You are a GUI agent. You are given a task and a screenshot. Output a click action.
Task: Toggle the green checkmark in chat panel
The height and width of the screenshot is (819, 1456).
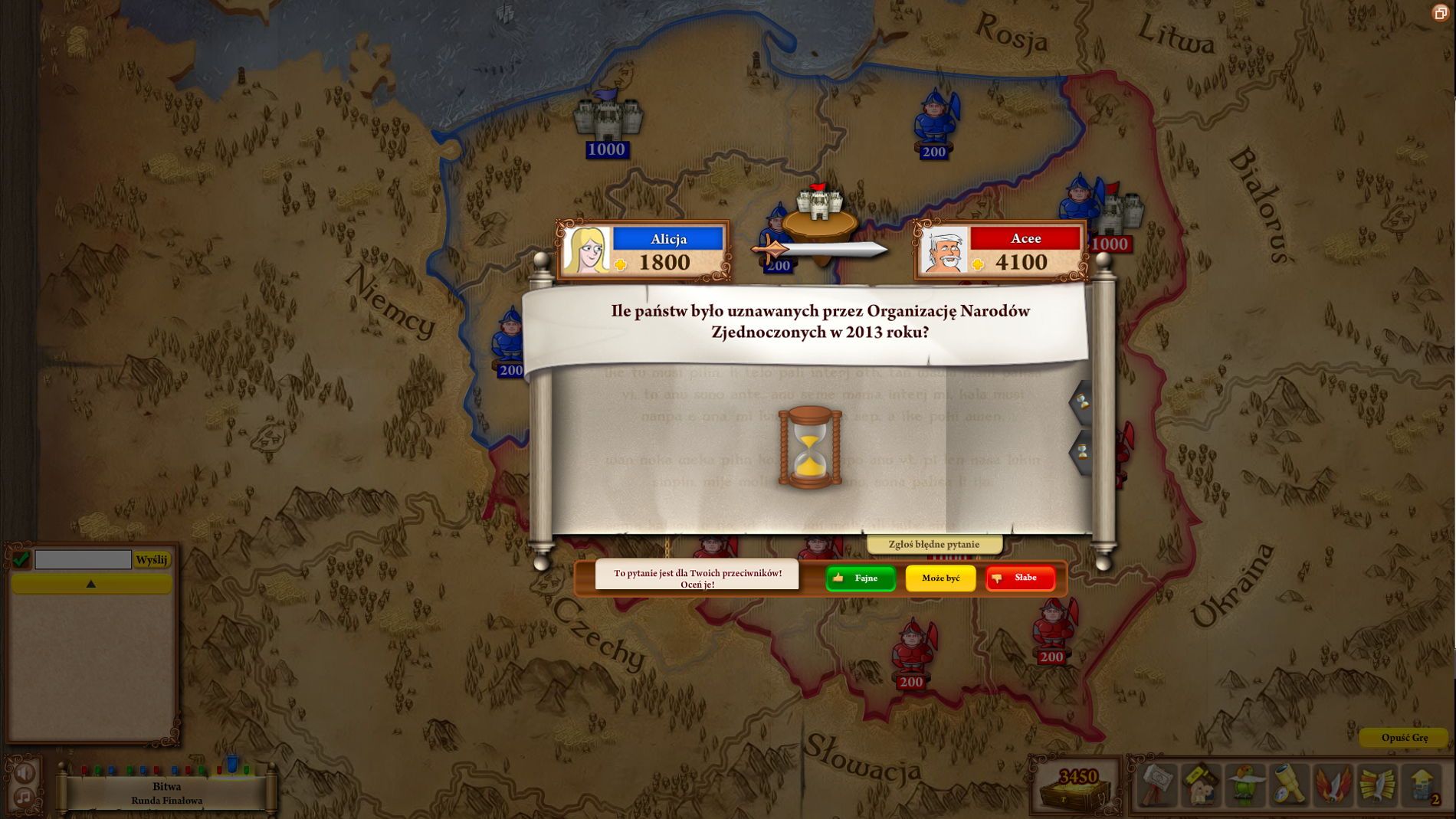coord(20,559)
